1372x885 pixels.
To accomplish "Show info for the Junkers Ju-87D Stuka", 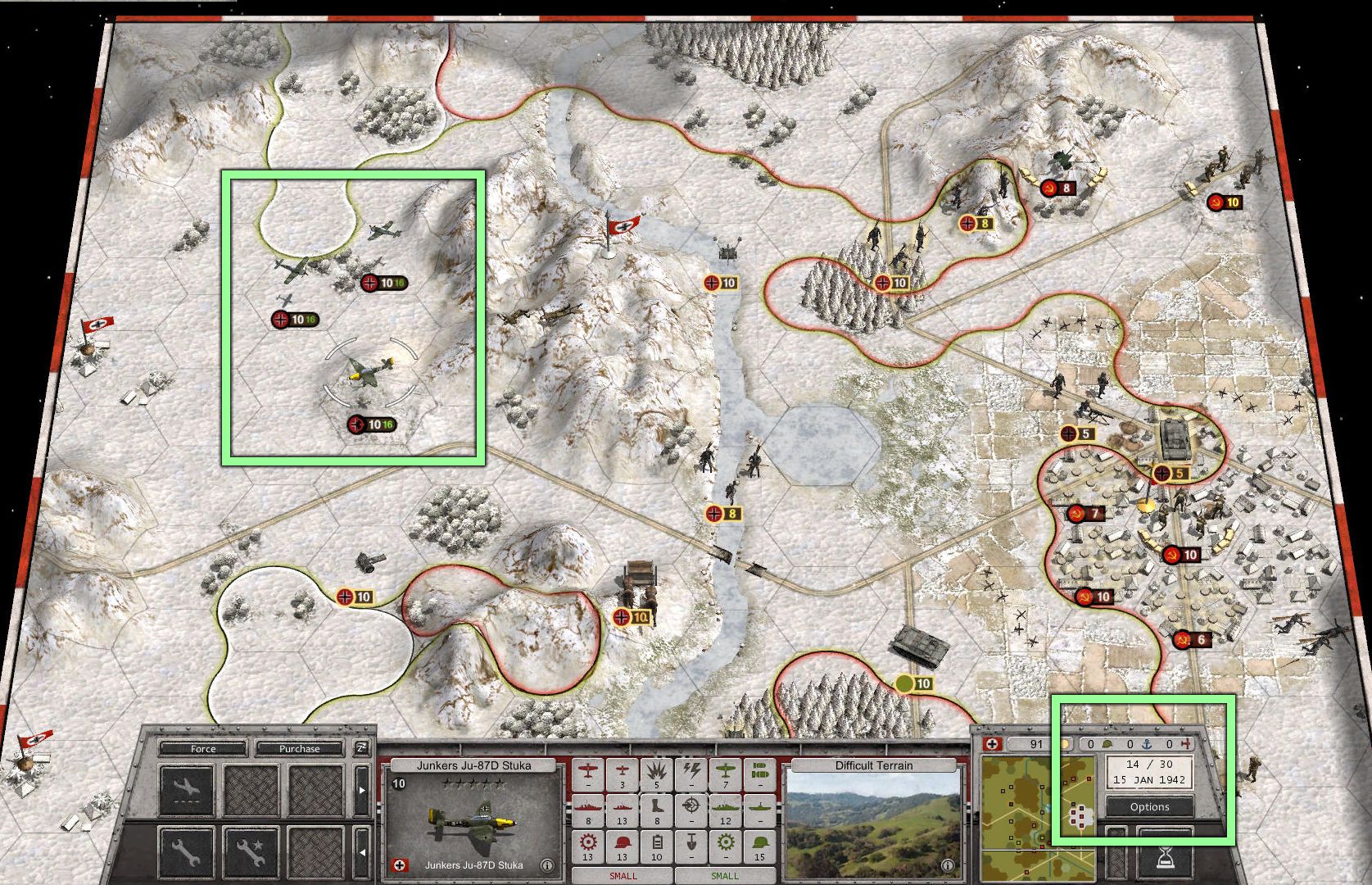I will 546,865.
